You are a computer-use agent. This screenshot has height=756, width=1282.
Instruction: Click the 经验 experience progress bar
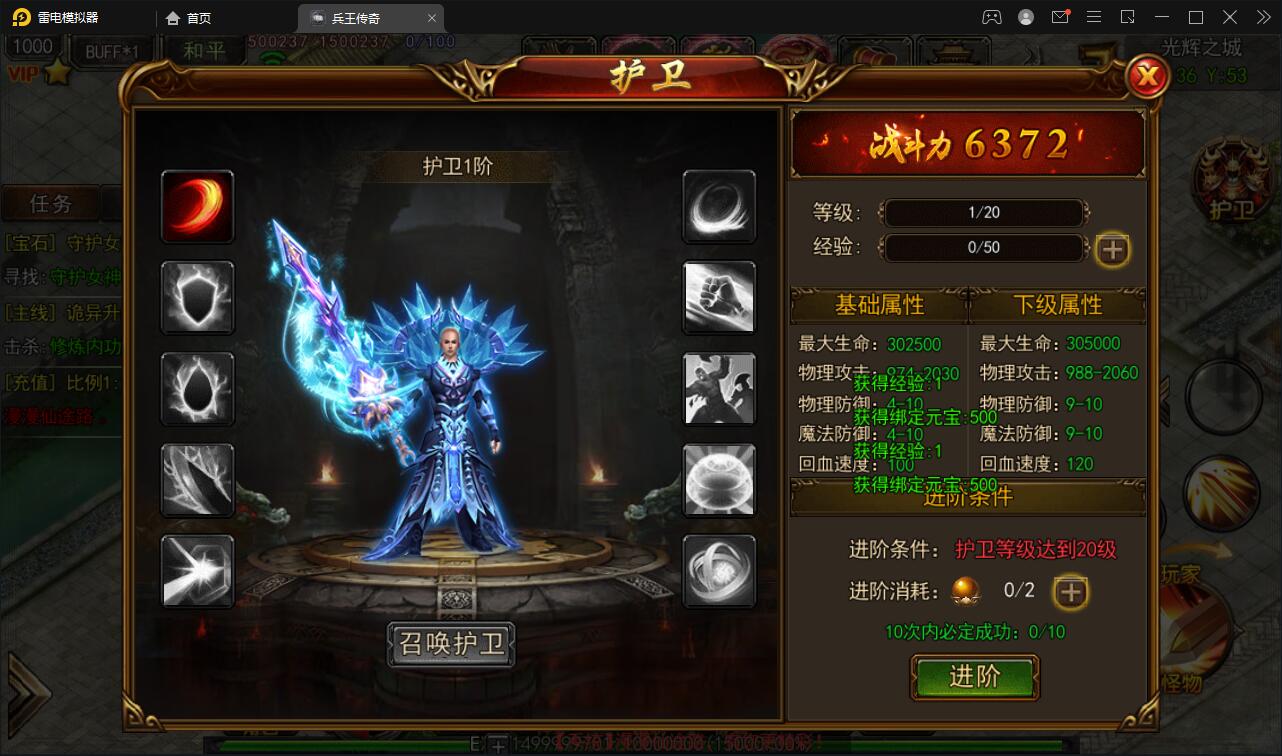[x=983, y=248]
